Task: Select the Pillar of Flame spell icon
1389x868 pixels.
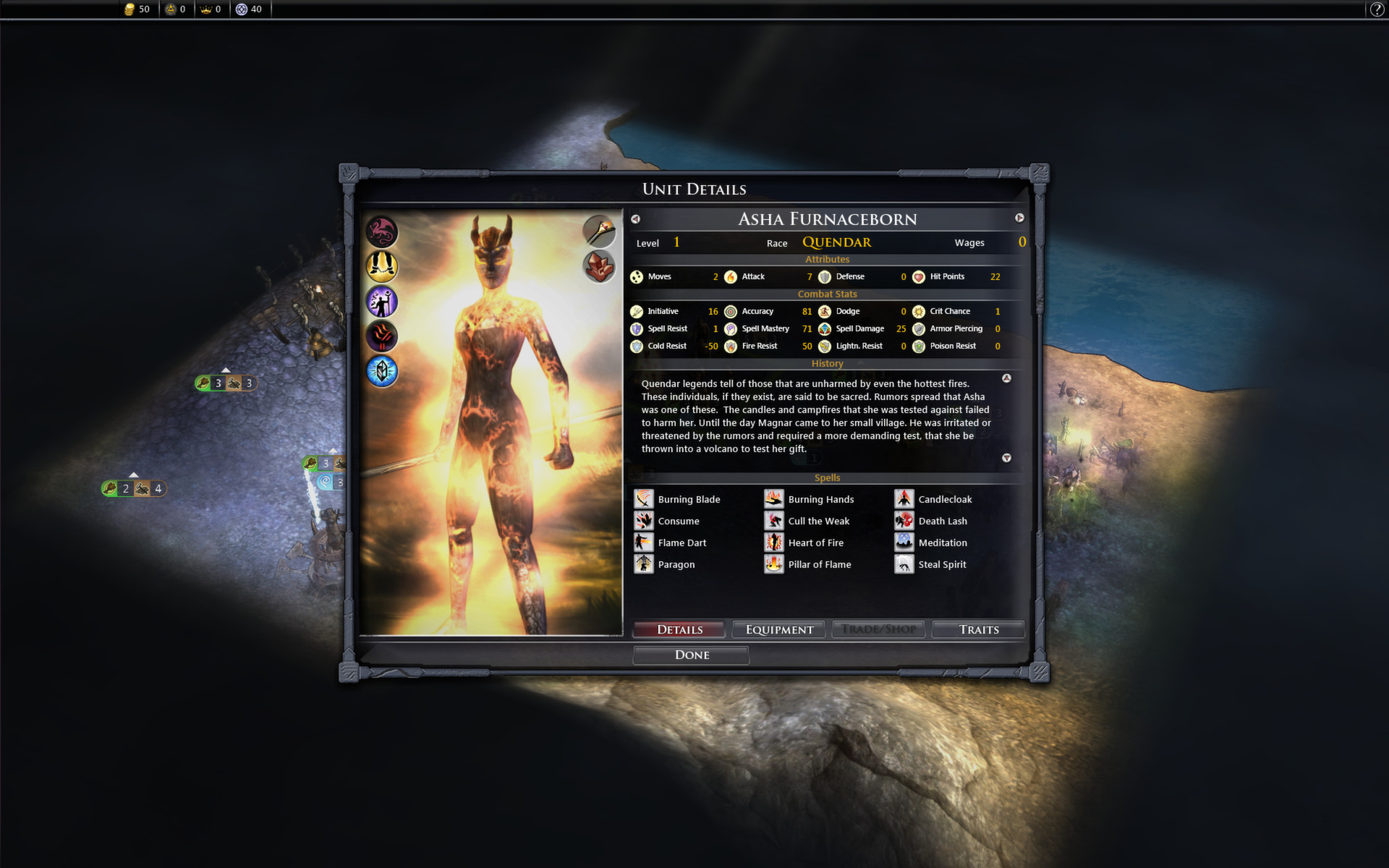Action: (774, 563)
